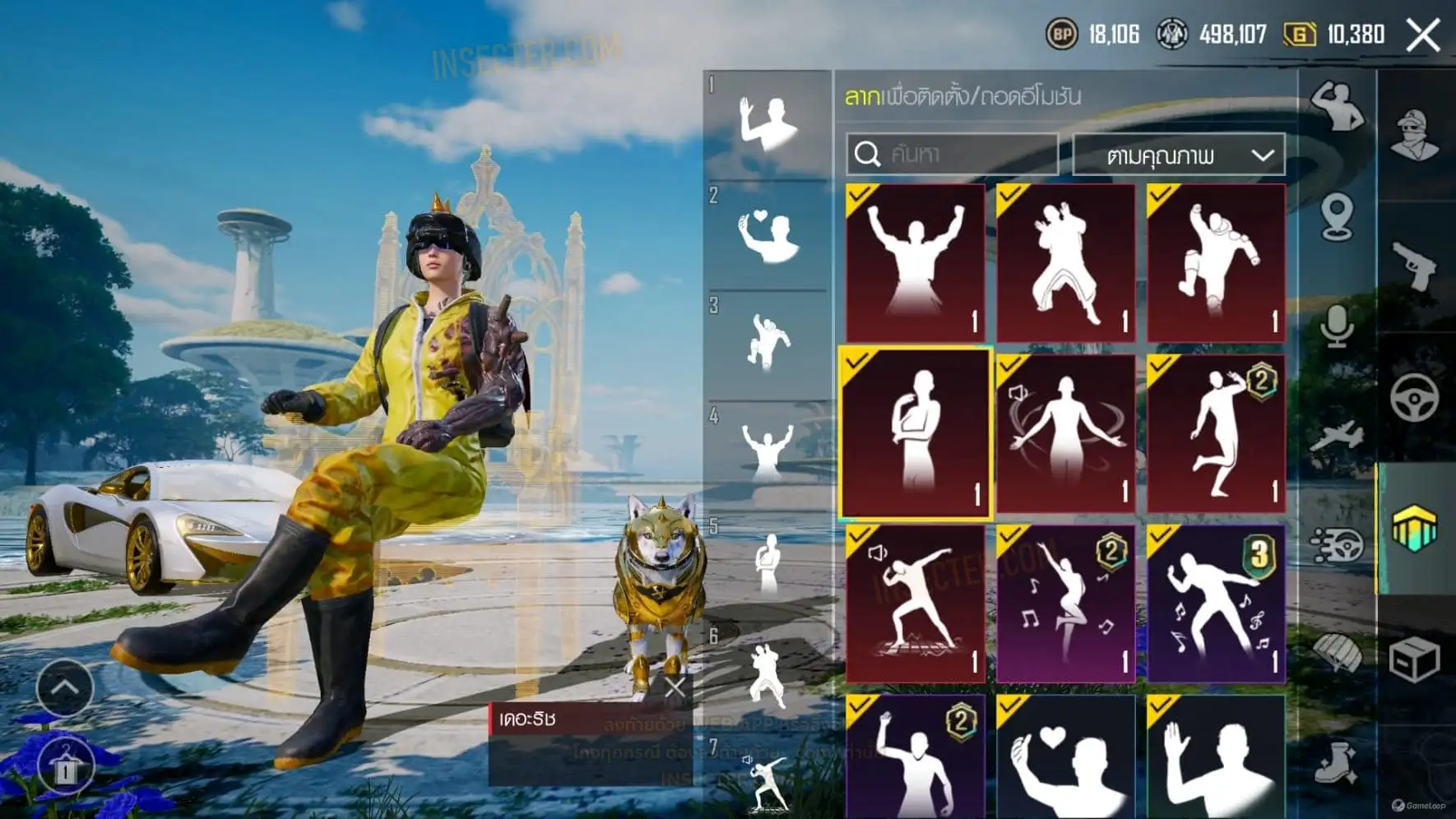The width and height of the screenshot is (1456, 819).
Task: Select the level 3 dancing emote tile
Action: (x=1216, y=604)
